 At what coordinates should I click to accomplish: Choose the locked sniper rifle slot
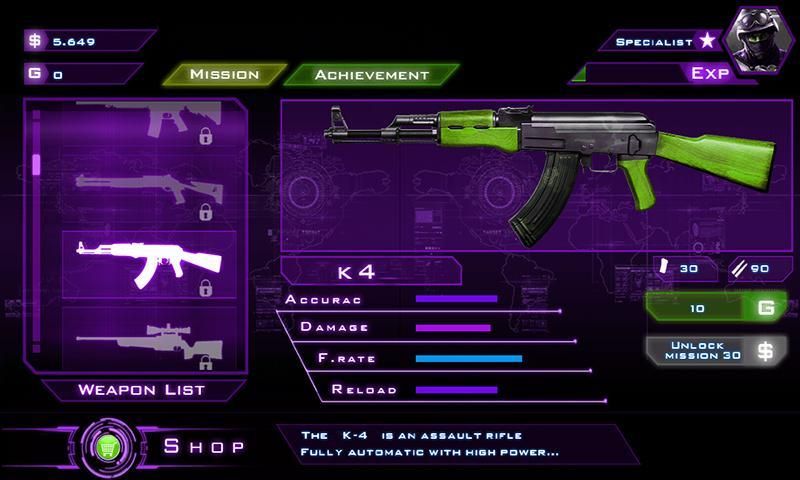(x=149, y=340)
